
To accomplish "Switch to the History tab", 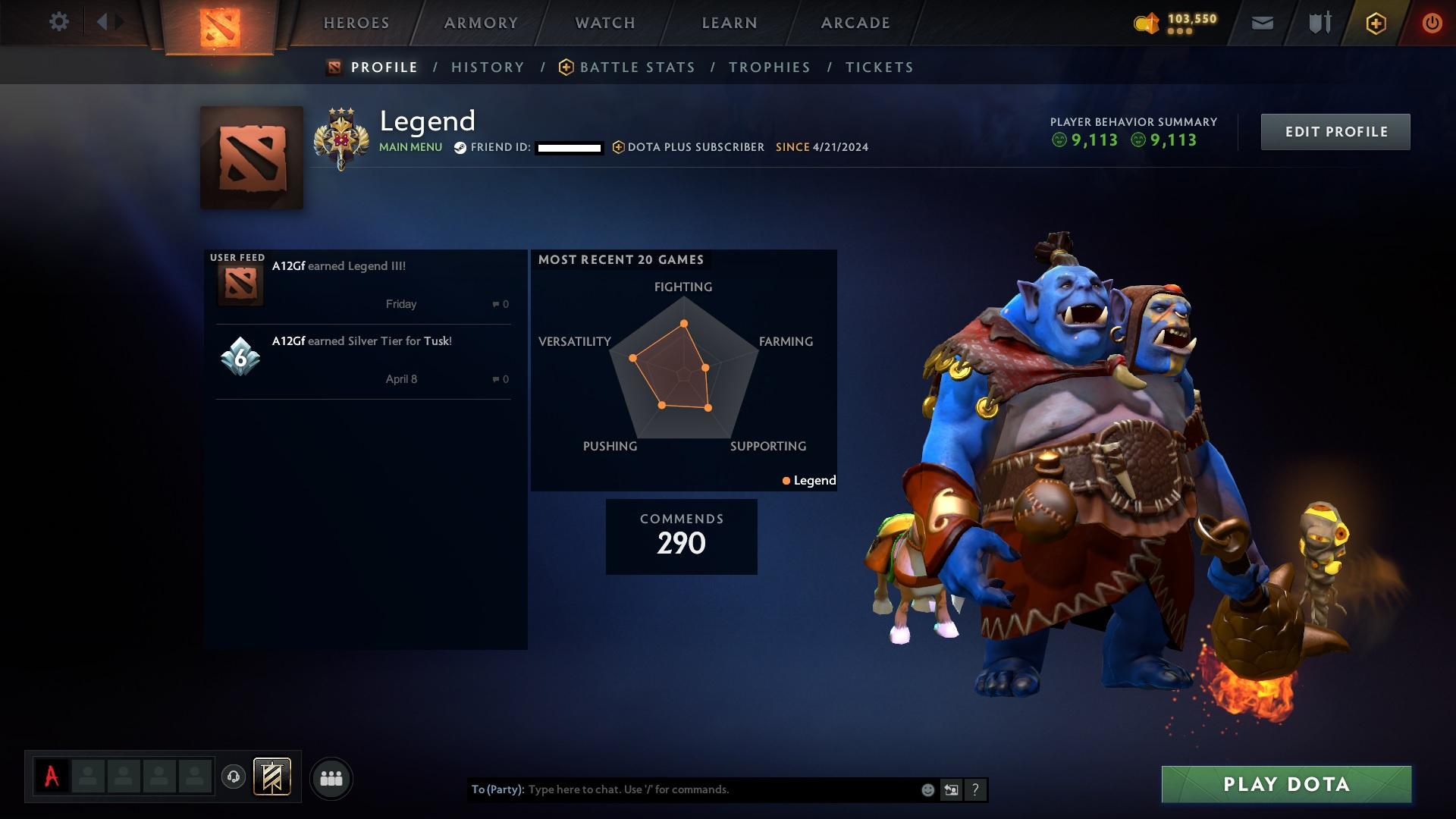I will (488, 67).
